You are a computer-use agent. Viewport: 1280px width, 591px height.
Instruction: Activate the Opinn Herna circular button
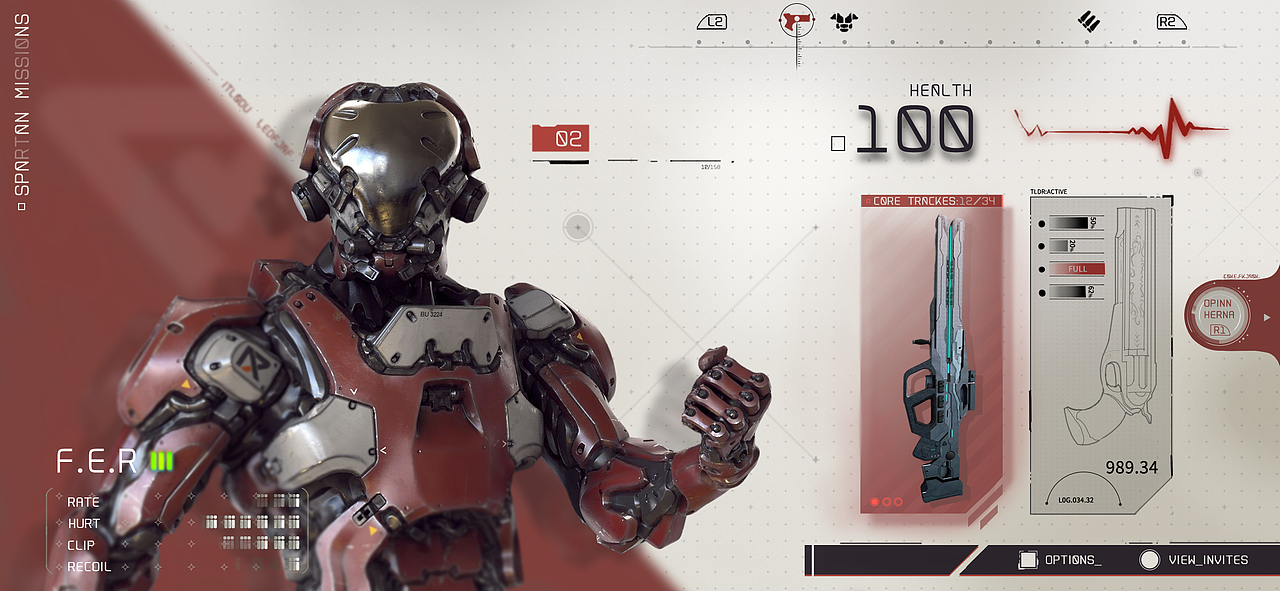point(1218,315)
